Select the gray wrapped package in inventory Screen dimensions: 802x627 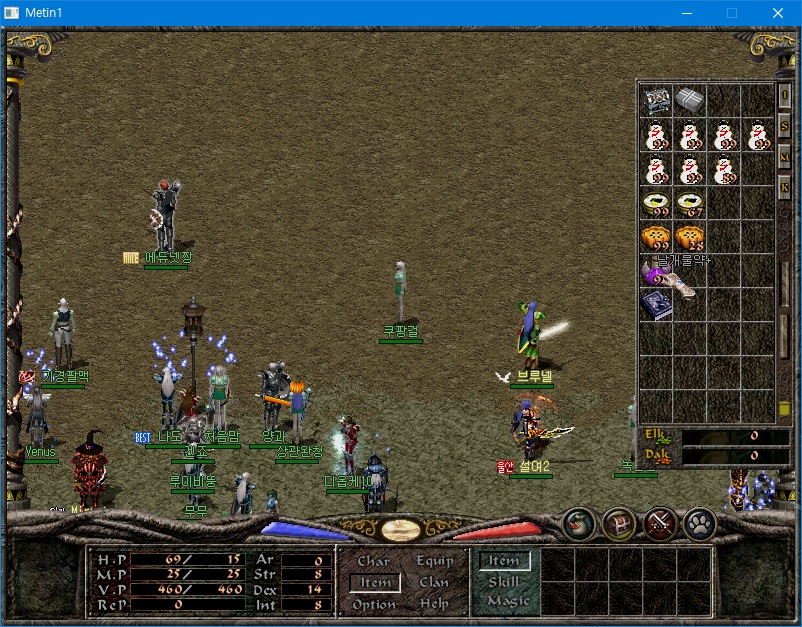690,100
